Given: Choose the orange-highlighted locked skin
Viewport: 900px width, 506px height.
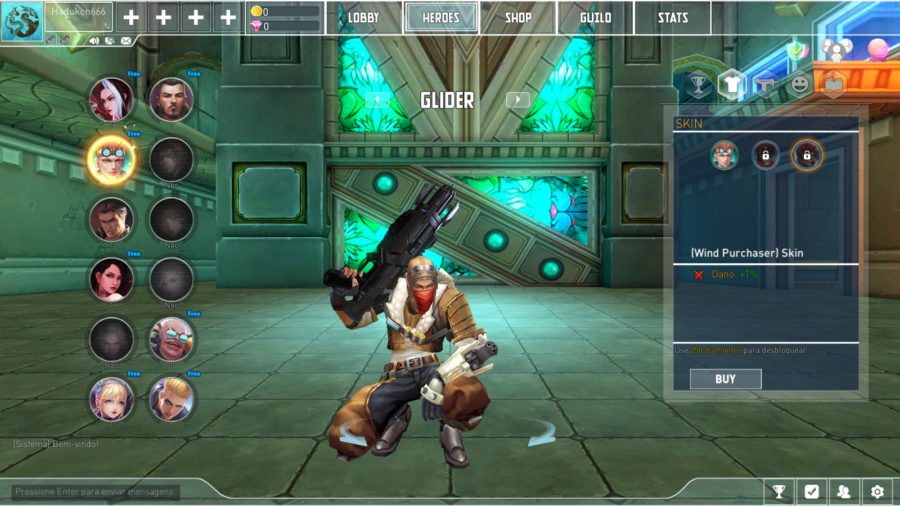Looking at the screenshot, I should point(806,154).
